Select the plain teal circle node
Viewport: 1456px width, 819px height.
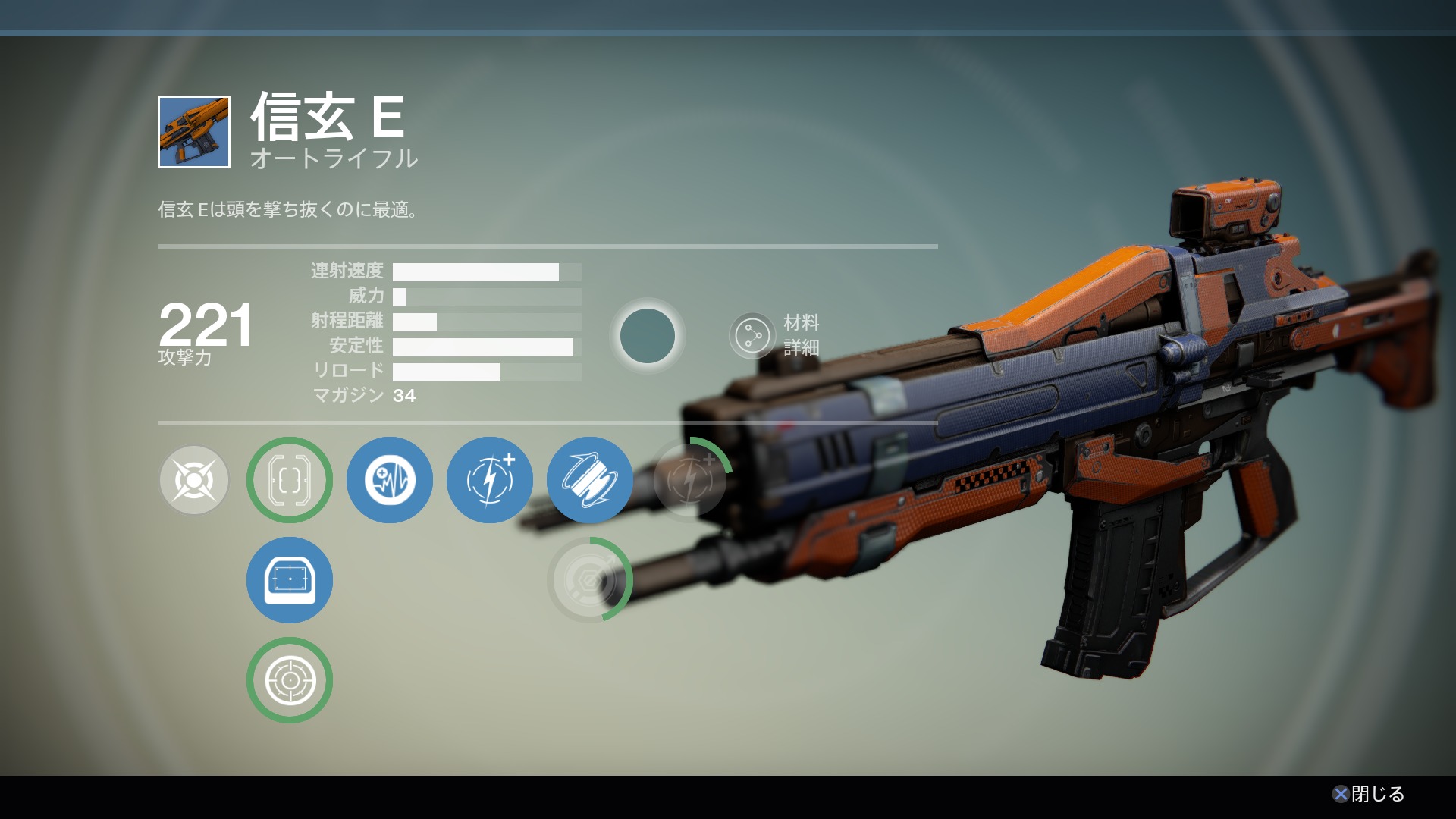click(x=648, y=335)
